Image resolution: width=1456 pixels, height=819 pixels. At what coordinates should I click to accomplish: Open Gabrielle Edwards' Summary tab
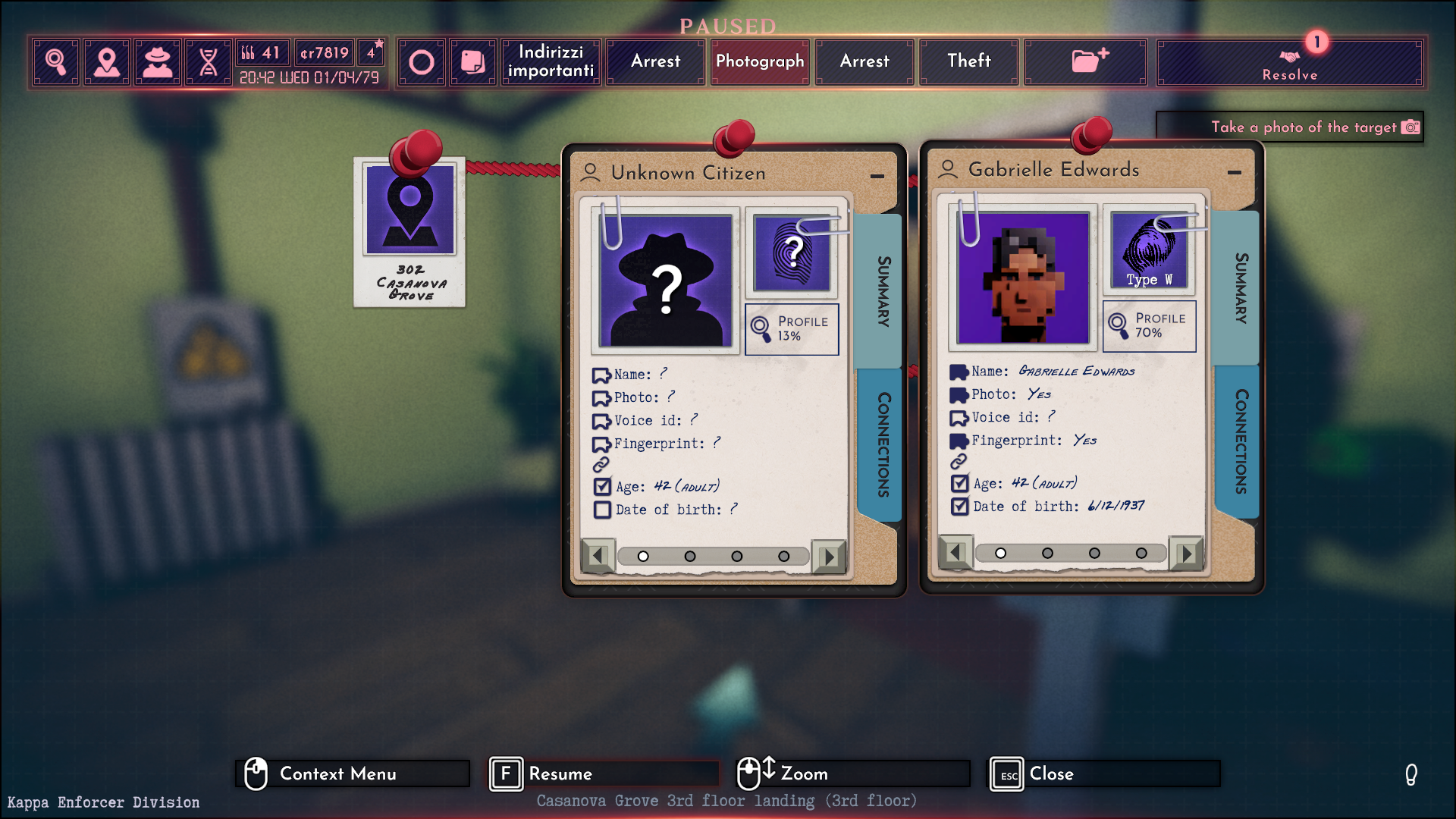(1241, 288)
